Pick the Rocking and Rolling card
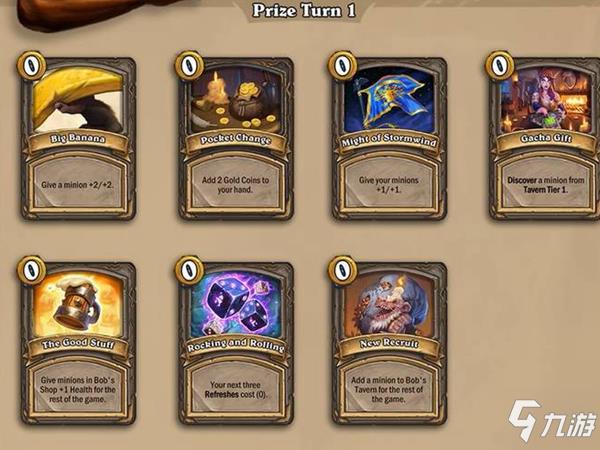Image resolution: width=600 pixels, height=450 pixels. tap(236, 342)
